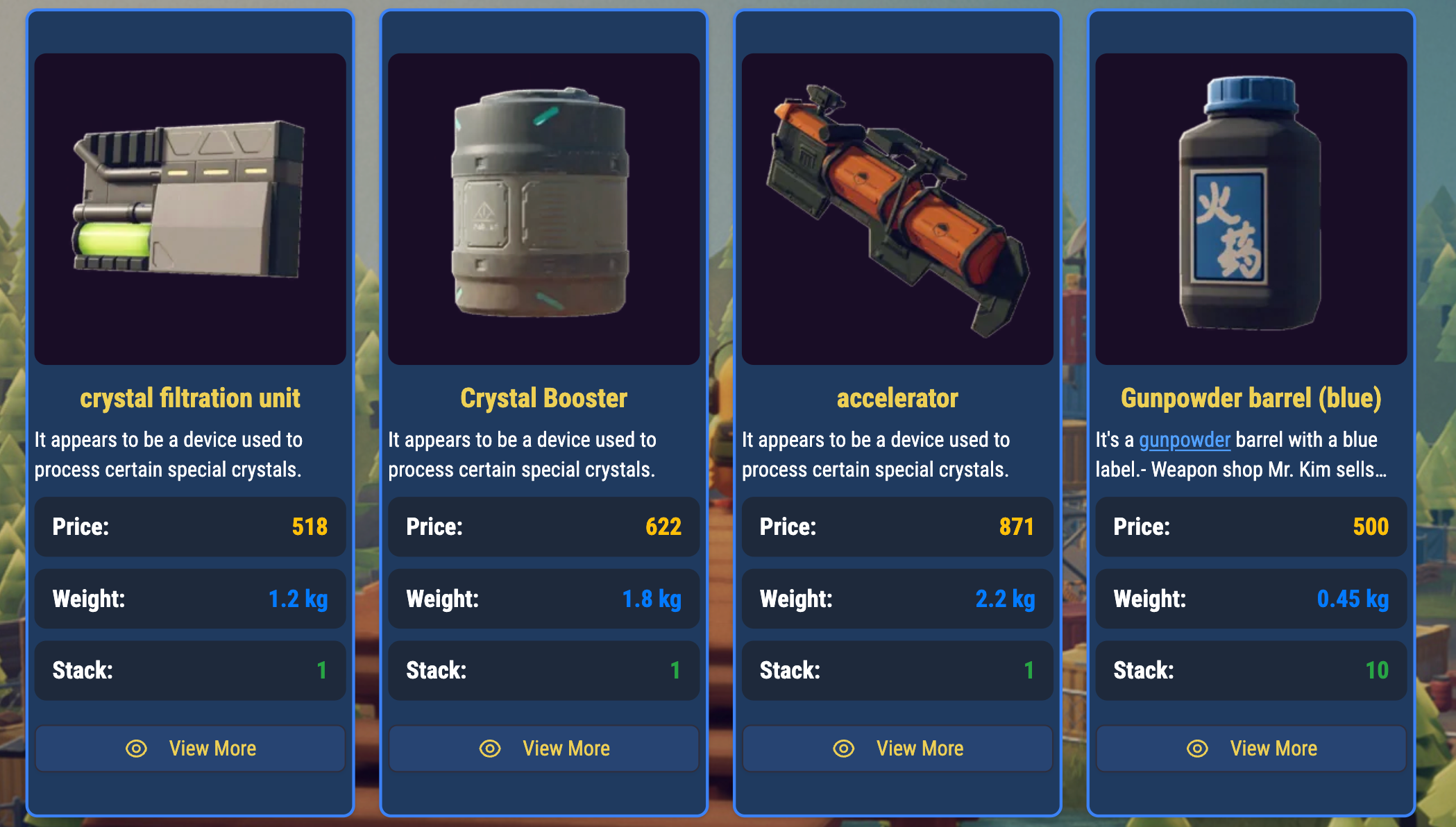Click the accelerator card title
The height and width of the screenshot is (827, 1456).
897,398
